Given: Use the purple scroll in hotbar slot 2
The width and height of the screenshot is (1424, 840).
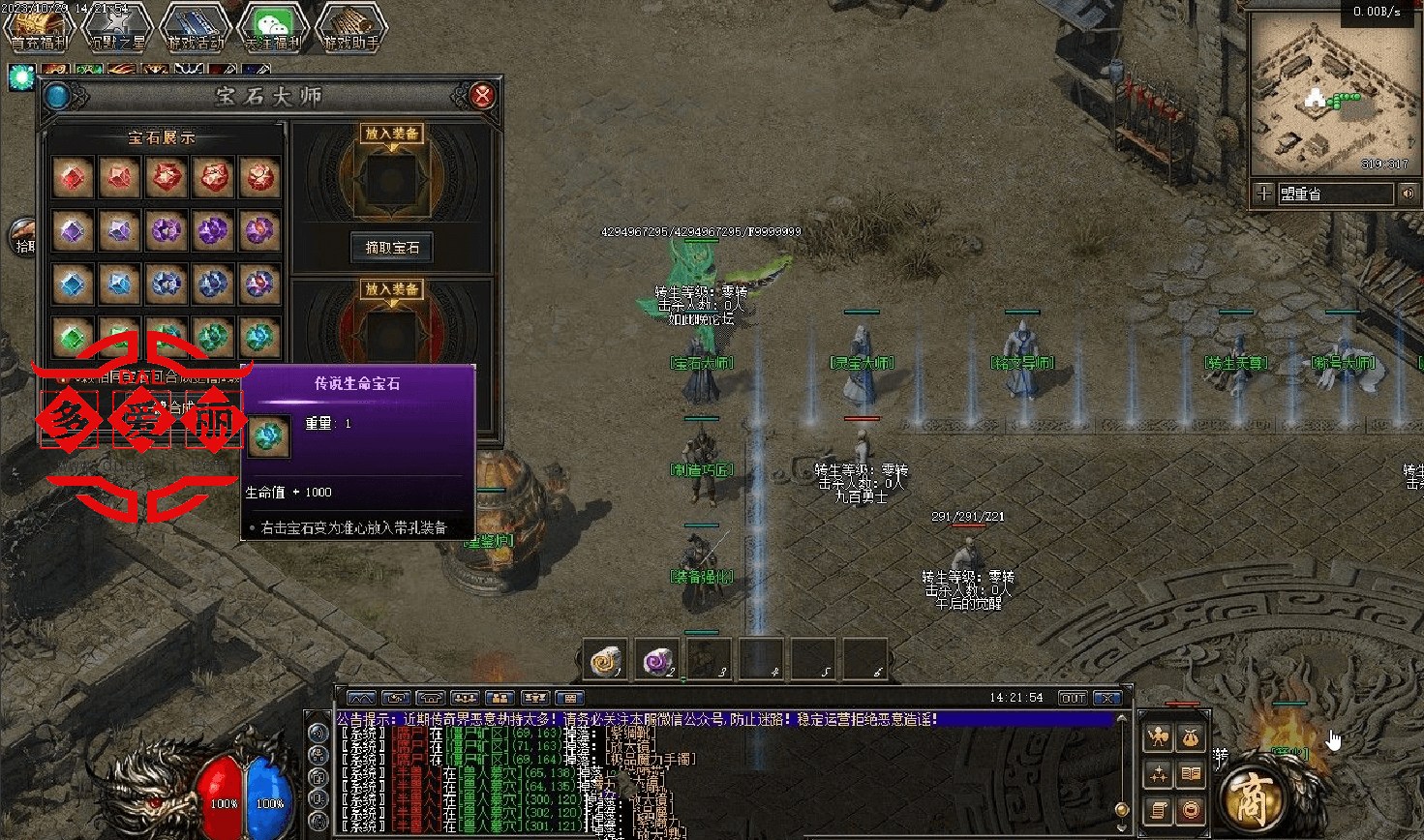Looking at the screenshot, I should tap(658, 661).
